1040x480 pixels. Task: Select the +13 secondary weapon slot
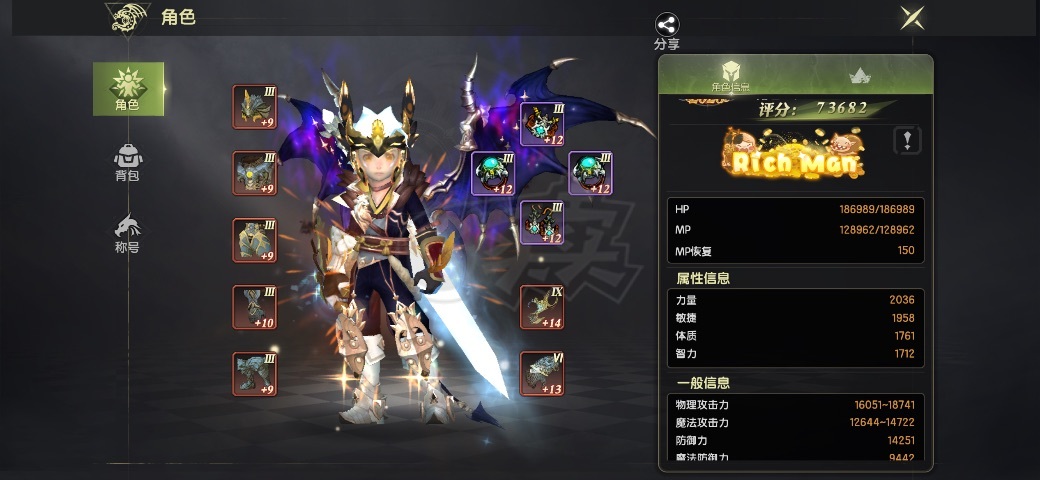click(x=542, y=374)
